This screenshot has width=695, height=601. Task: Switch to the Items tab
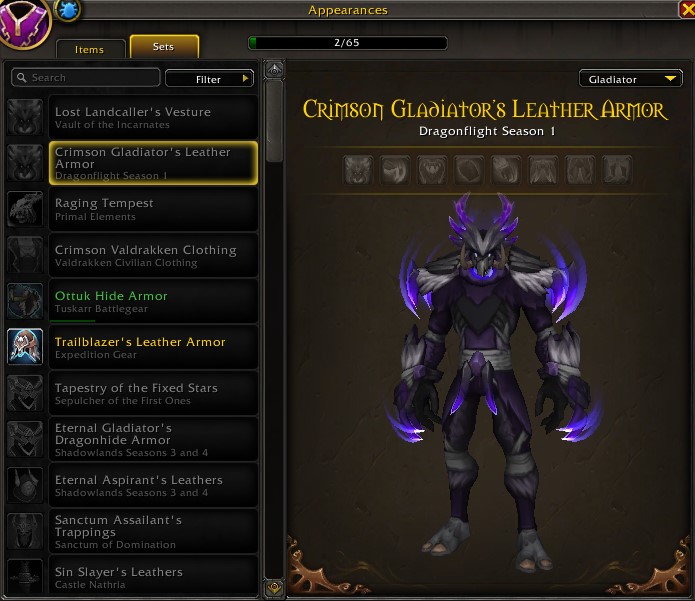click(x=89, y=48)
